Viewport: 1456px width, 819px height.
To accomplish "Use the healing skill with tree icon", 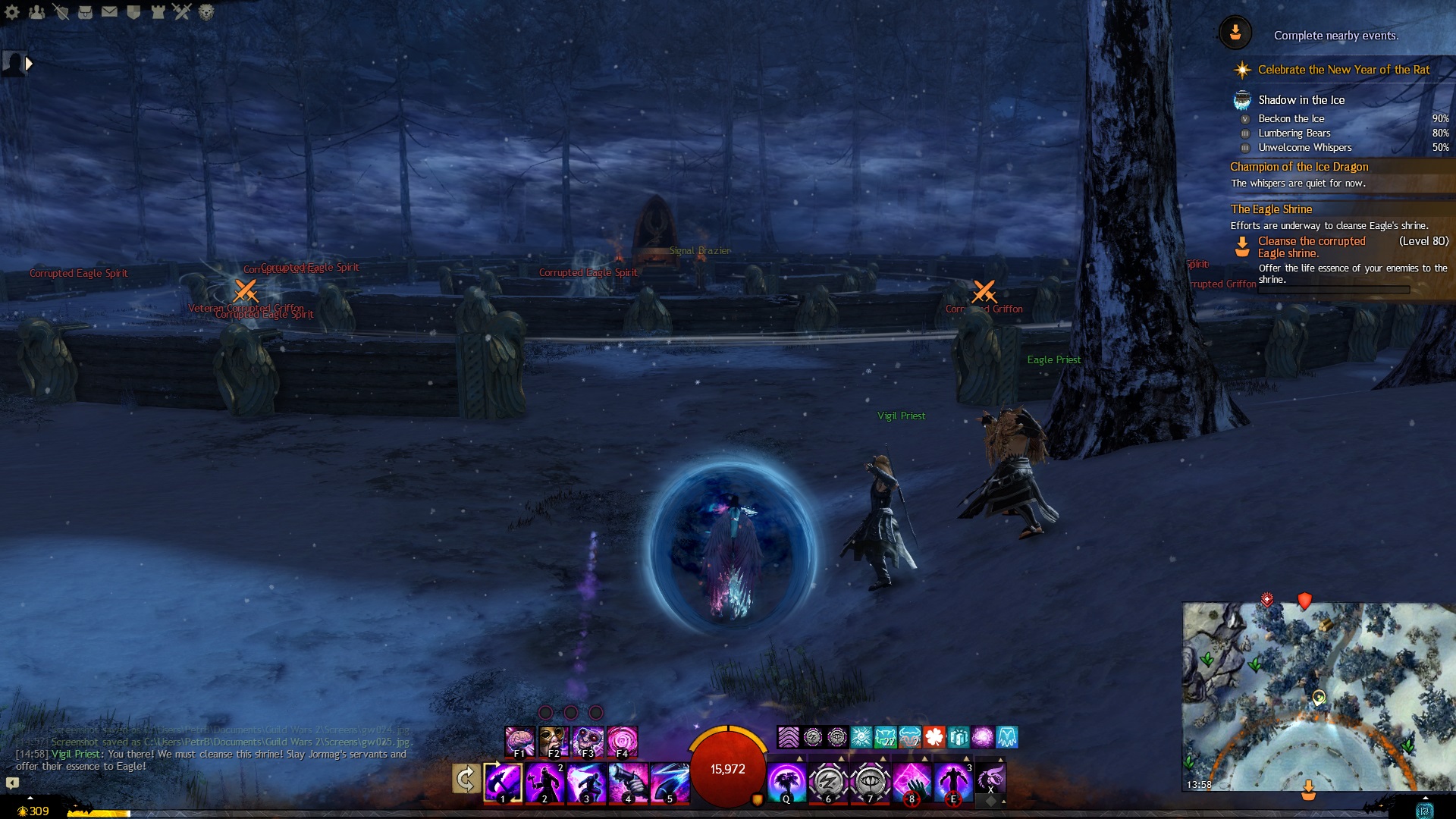I will pyautogui.click(x=786, y=782).
